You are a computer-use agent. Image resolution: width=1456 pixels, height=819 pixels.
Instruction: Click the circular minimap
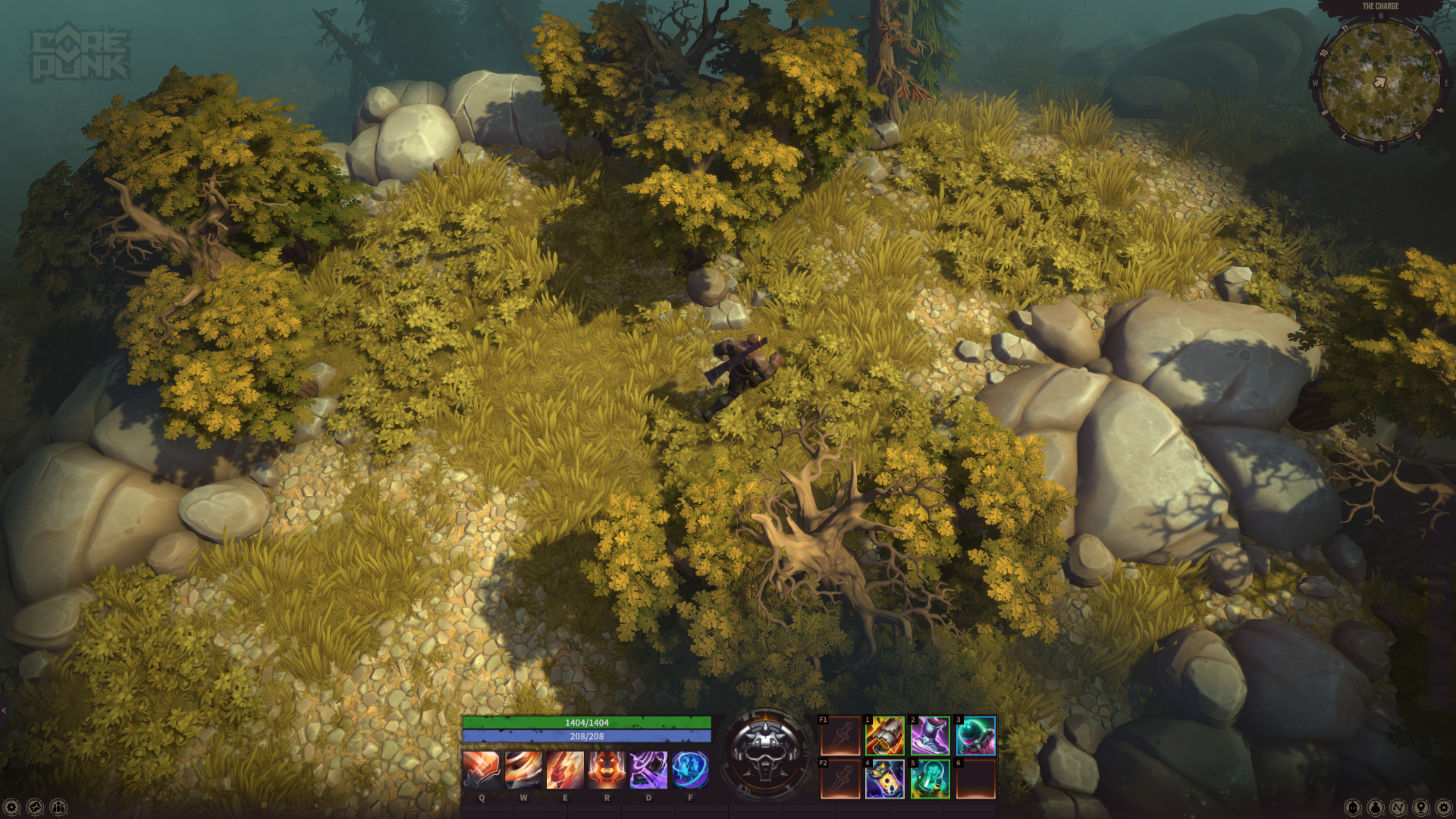(x=1380, y=82)
